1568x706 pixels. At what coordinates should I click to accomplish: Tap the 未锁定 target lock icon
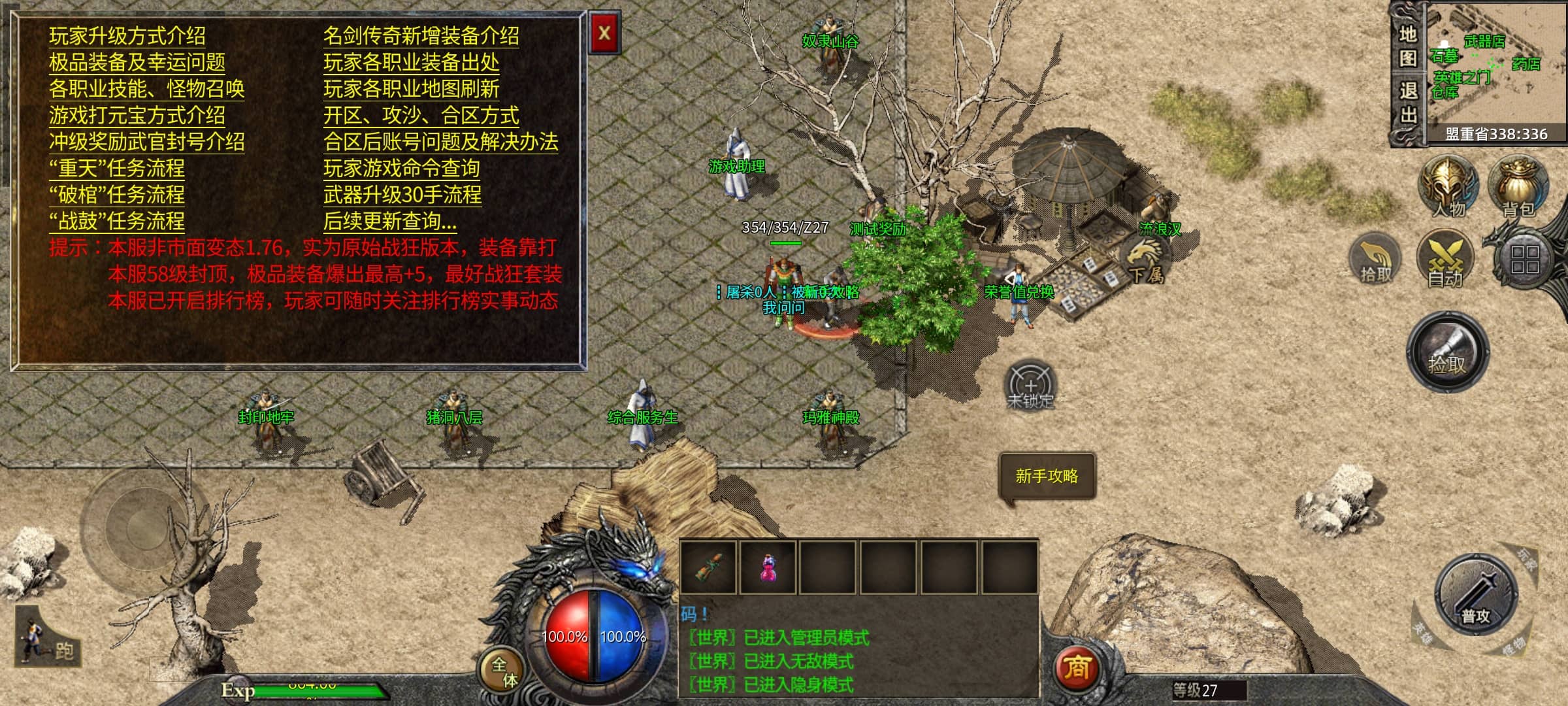[1030, 386]
